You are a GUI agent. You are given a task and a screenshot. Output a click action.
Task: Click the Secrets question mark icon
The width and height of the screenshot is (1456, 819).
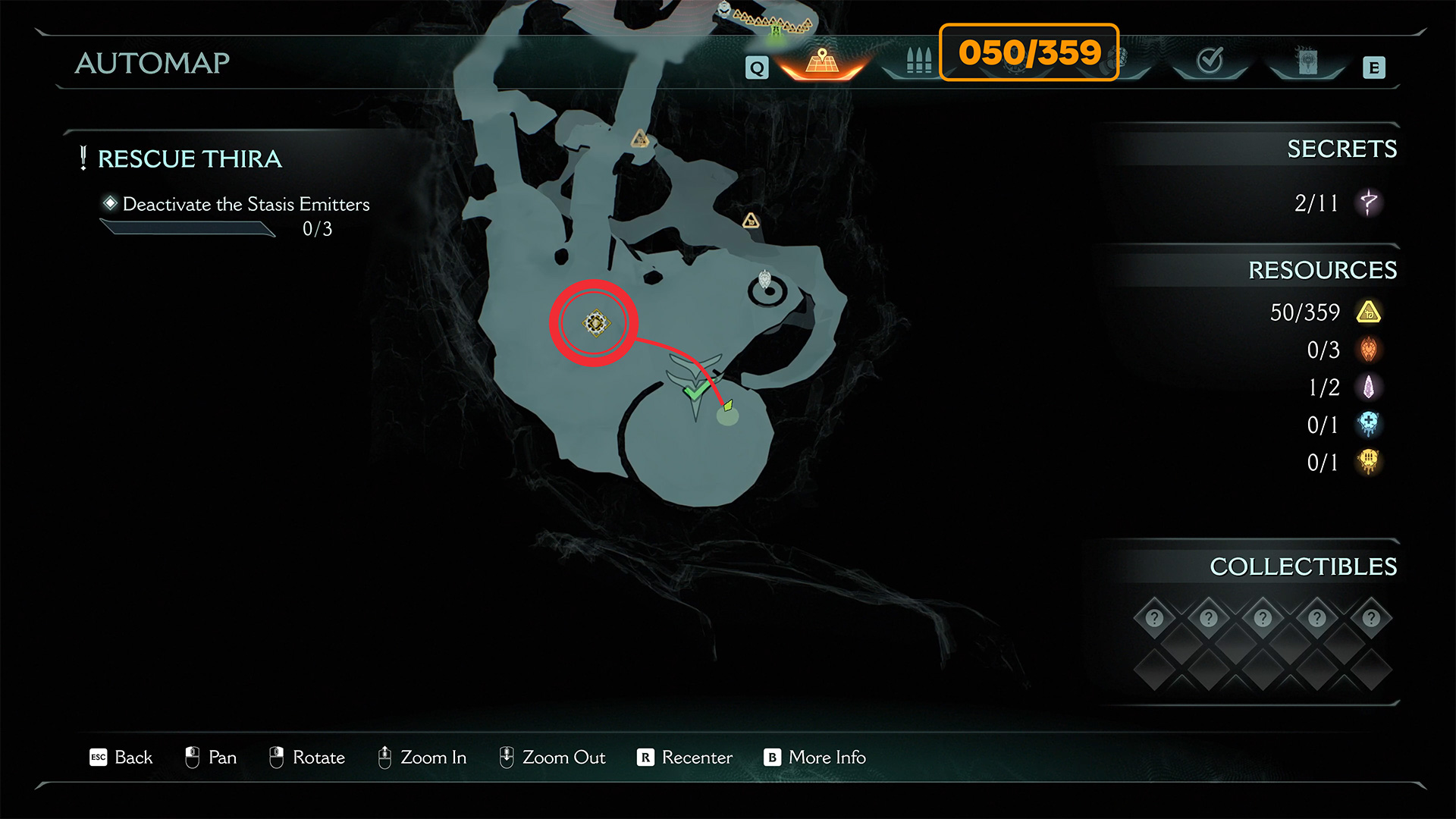pyautogui.click(x=1369, y=202)
